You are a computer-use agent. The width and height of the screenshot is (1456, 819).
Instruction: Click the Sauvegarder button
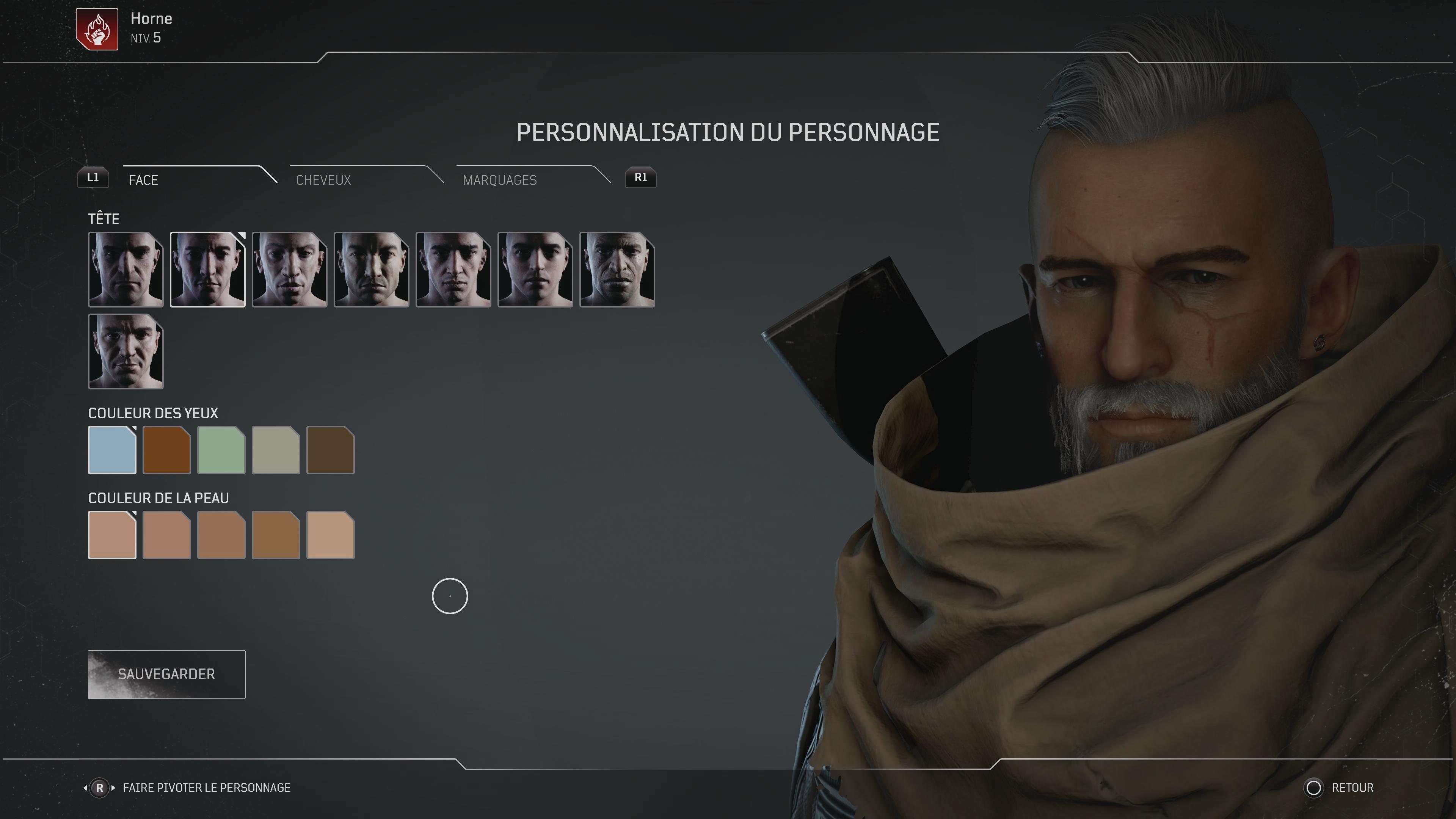pos(166,674)
